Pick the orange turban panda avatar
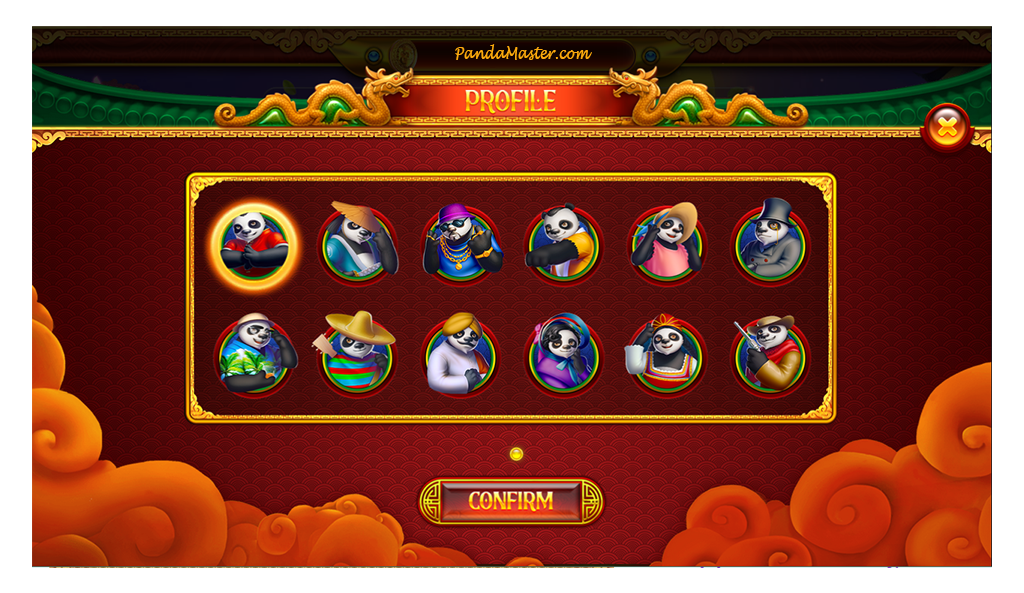 [x=461, y=356]
